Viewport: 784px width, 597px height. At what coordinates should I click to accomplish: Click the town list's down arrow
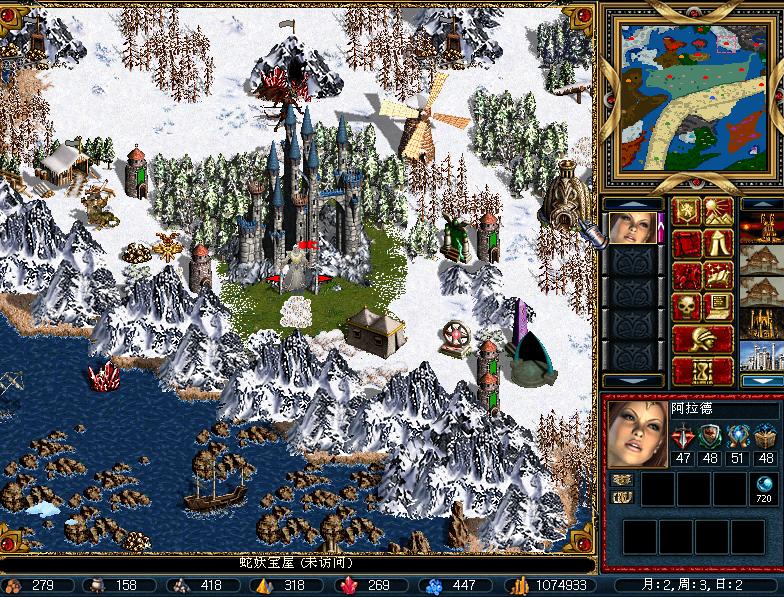pyautogui.click(x=762, y=380)
